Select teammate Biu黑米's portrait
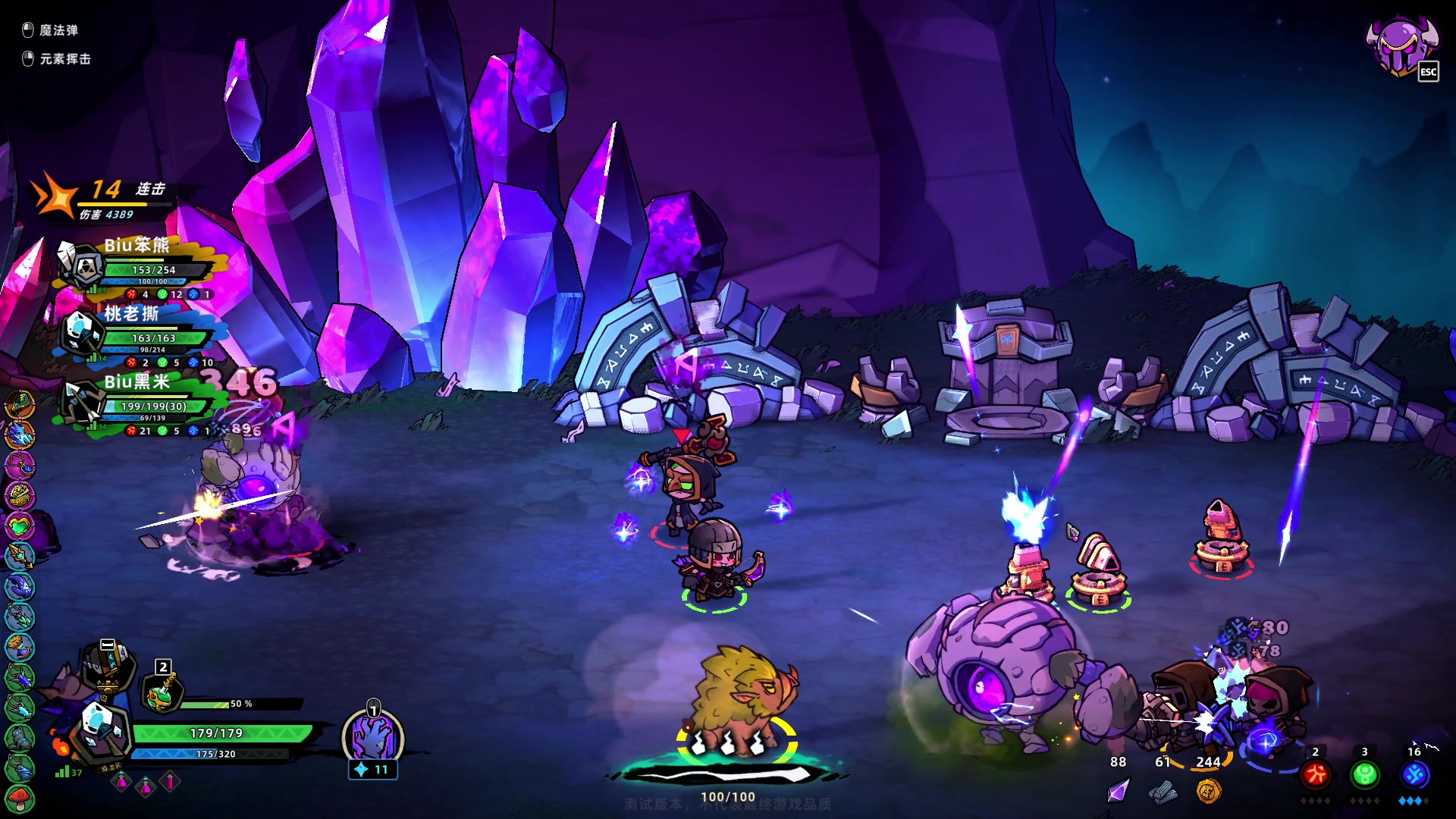 [81, 402]
